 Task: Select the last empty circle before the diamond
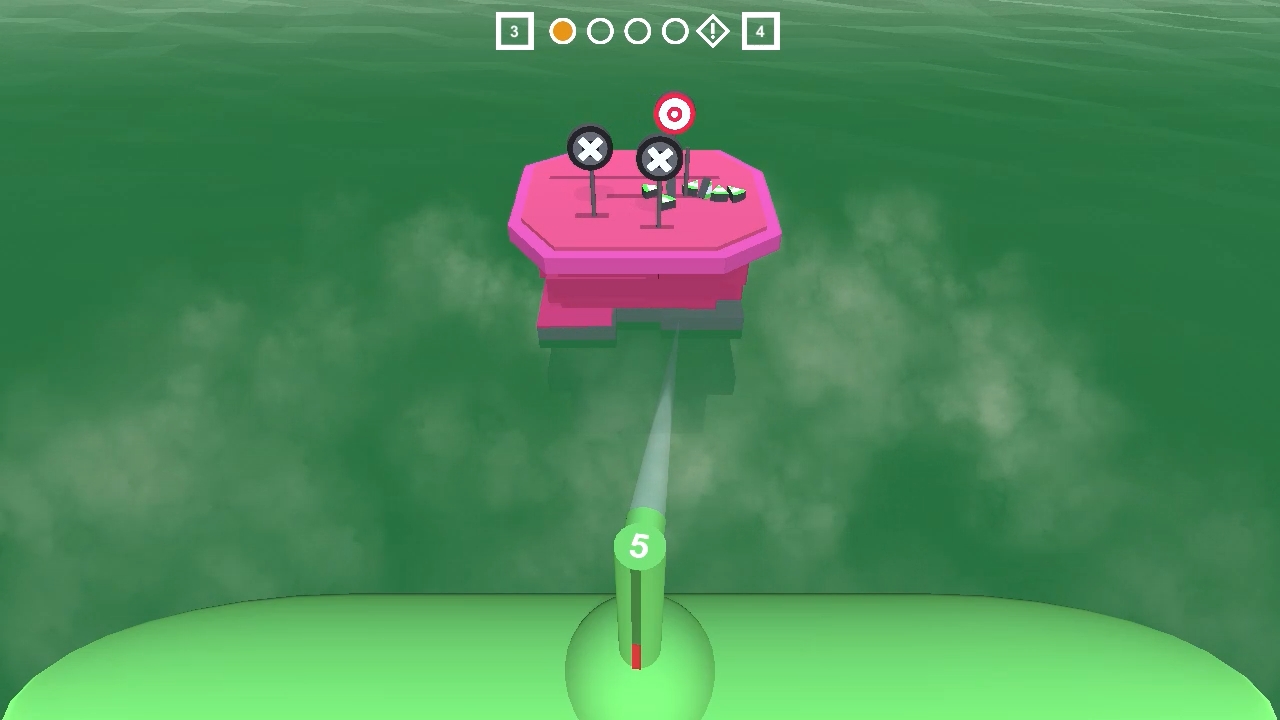pos(676,31)
